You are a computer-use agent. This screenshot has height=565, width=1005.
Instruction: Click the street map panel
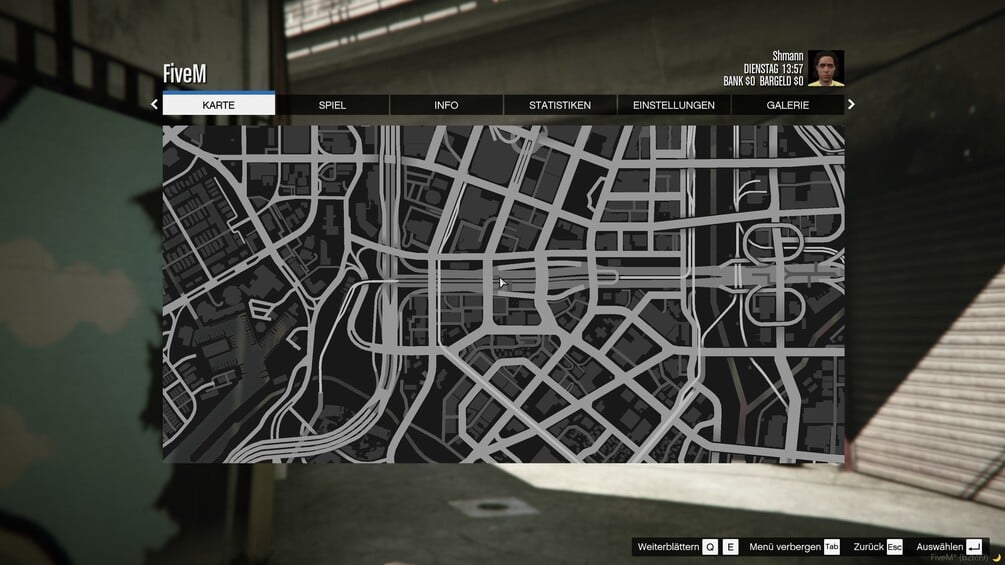[503, 293]
